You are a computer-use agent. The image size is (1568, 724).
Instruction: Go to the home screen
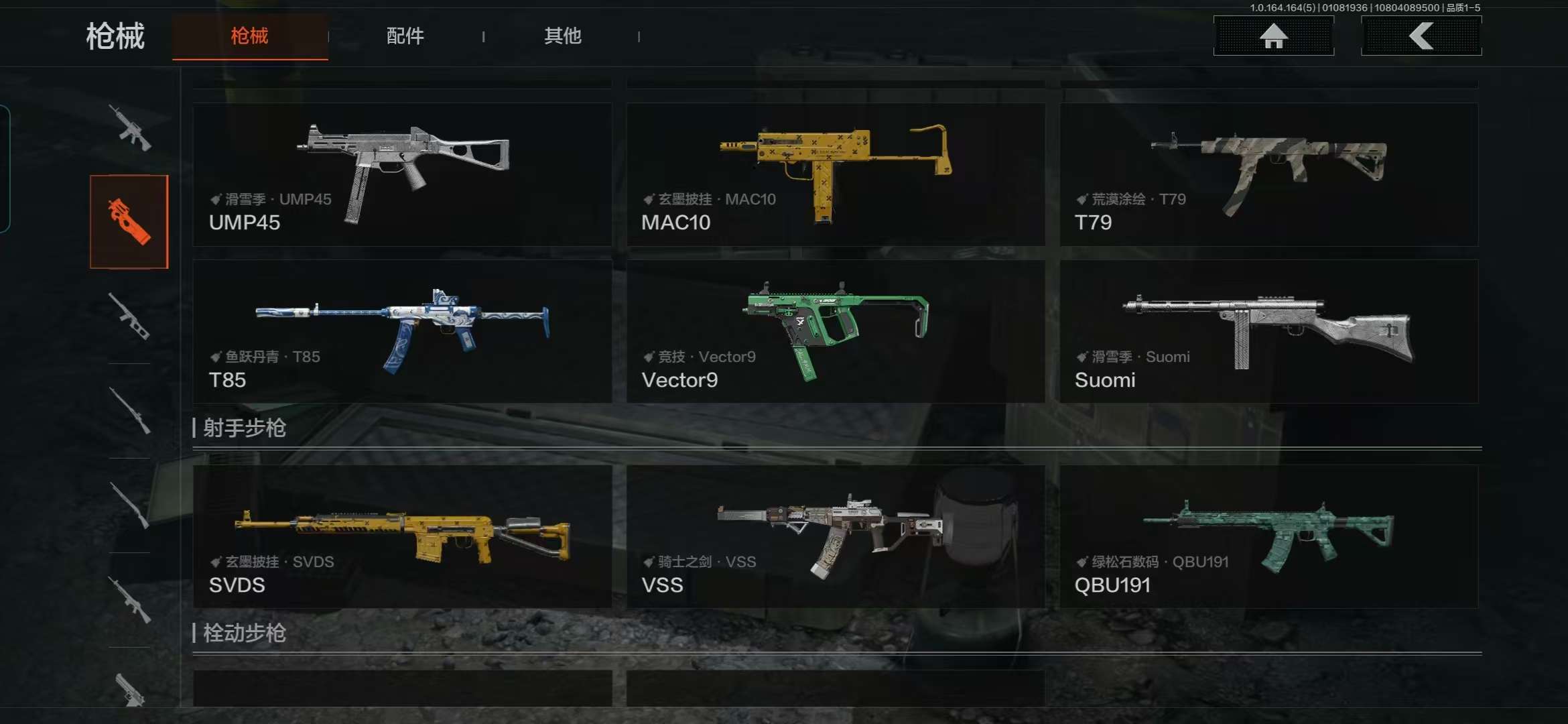point(1273,36)
